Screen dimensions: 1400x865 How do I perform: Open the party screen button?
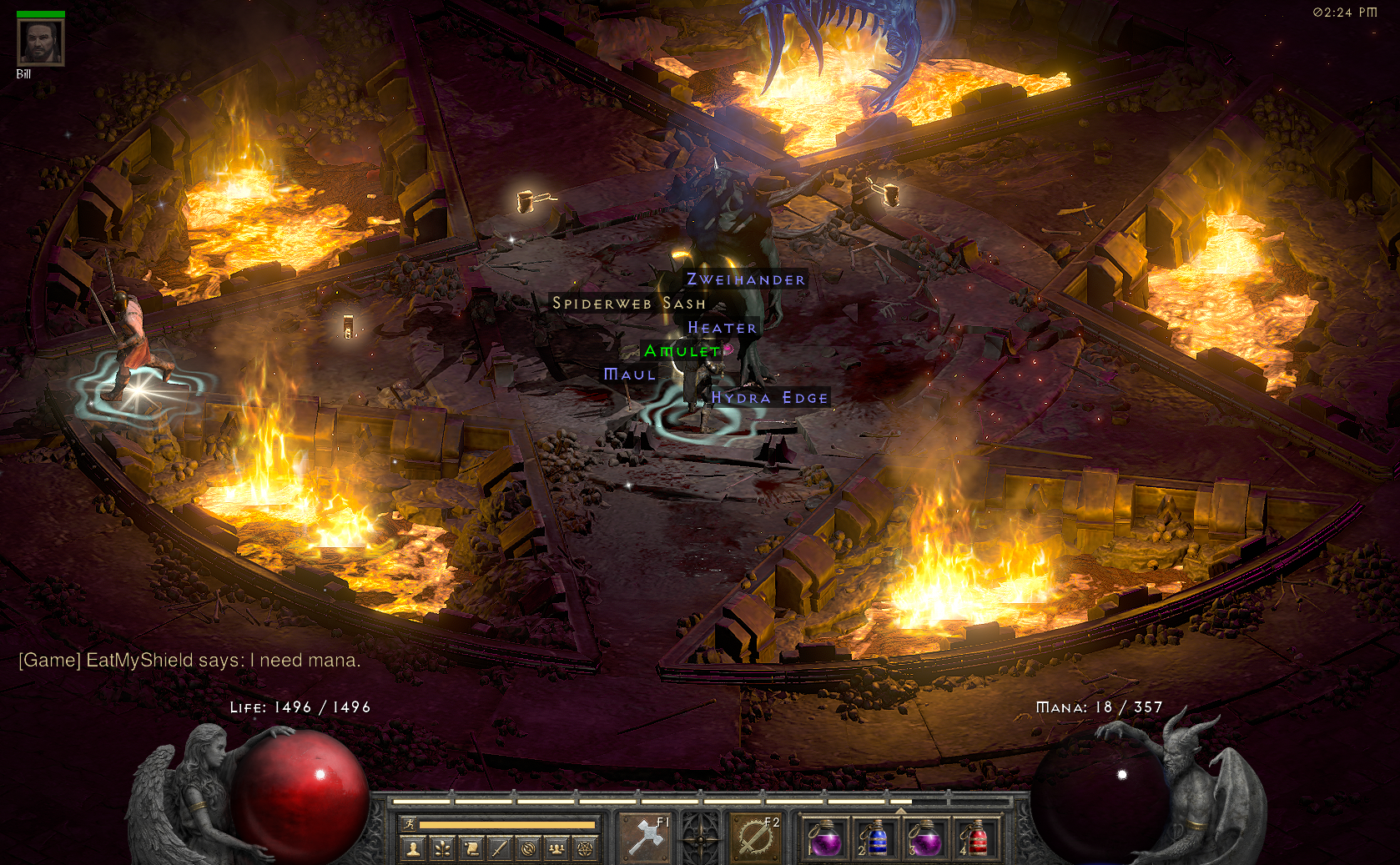(x=557, y=849)
